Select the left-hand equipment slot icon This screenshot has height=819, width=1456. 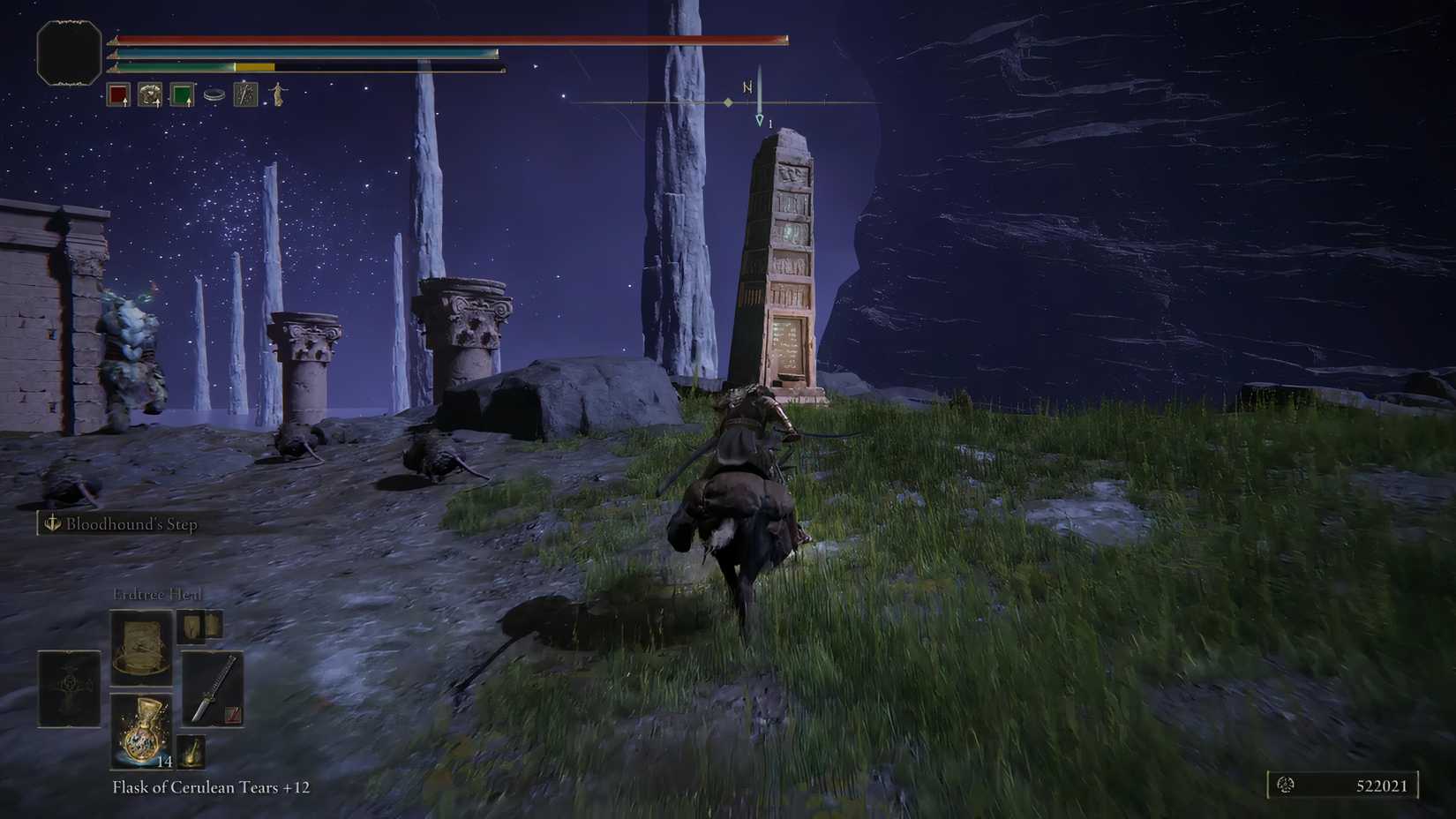click(69, 688)
